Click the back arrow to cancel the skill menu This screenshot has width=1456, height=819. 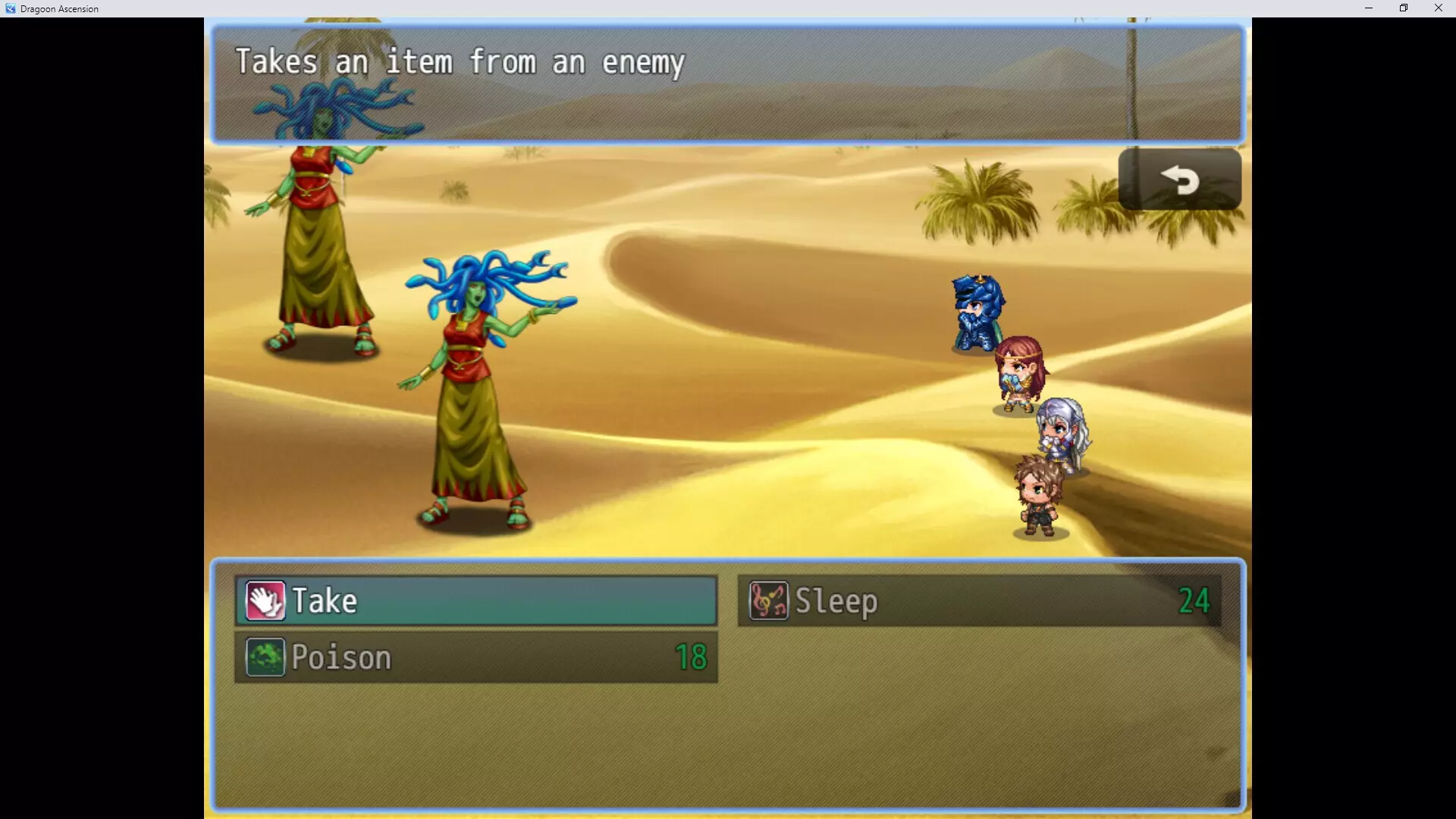tap(1180, 180)
